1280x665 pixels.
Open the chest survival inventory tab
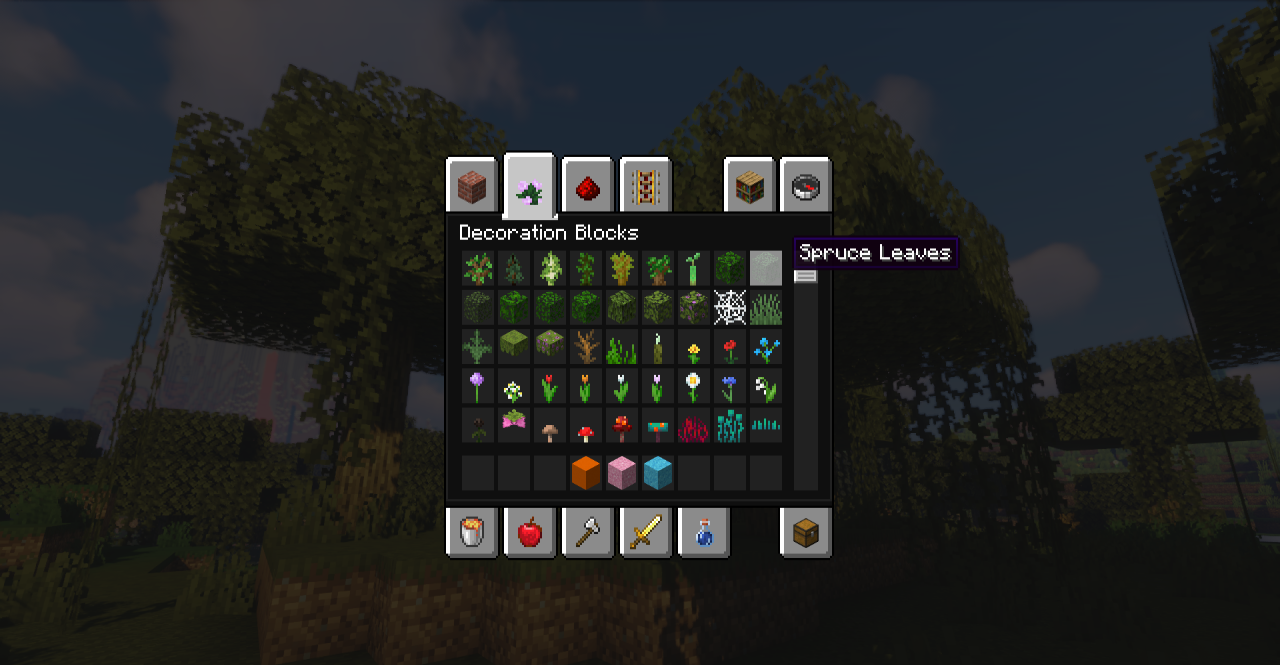coord(805,532)
